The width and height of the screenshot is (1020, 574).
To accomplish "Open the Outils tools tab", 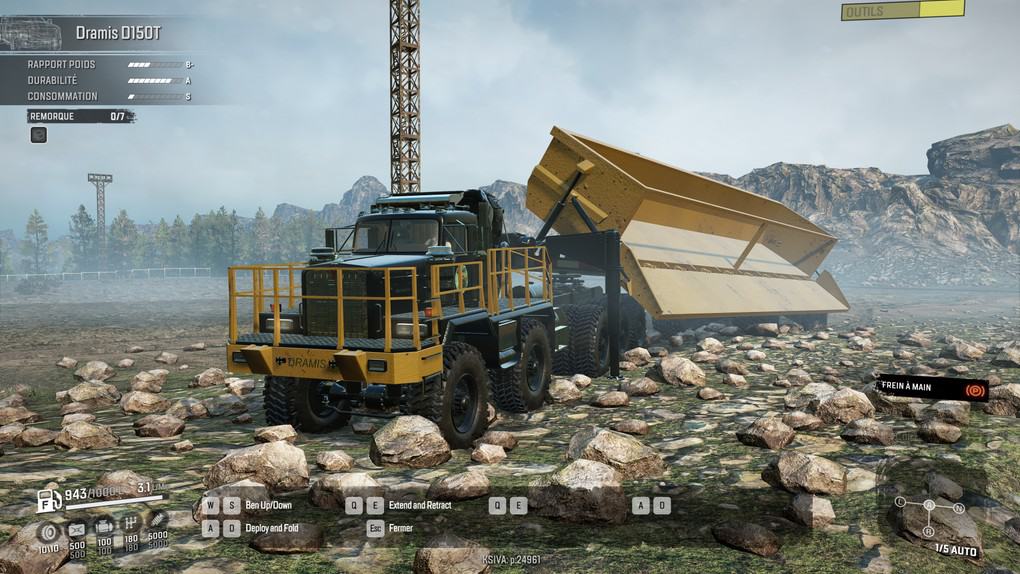I will click(x=902, y=11).
